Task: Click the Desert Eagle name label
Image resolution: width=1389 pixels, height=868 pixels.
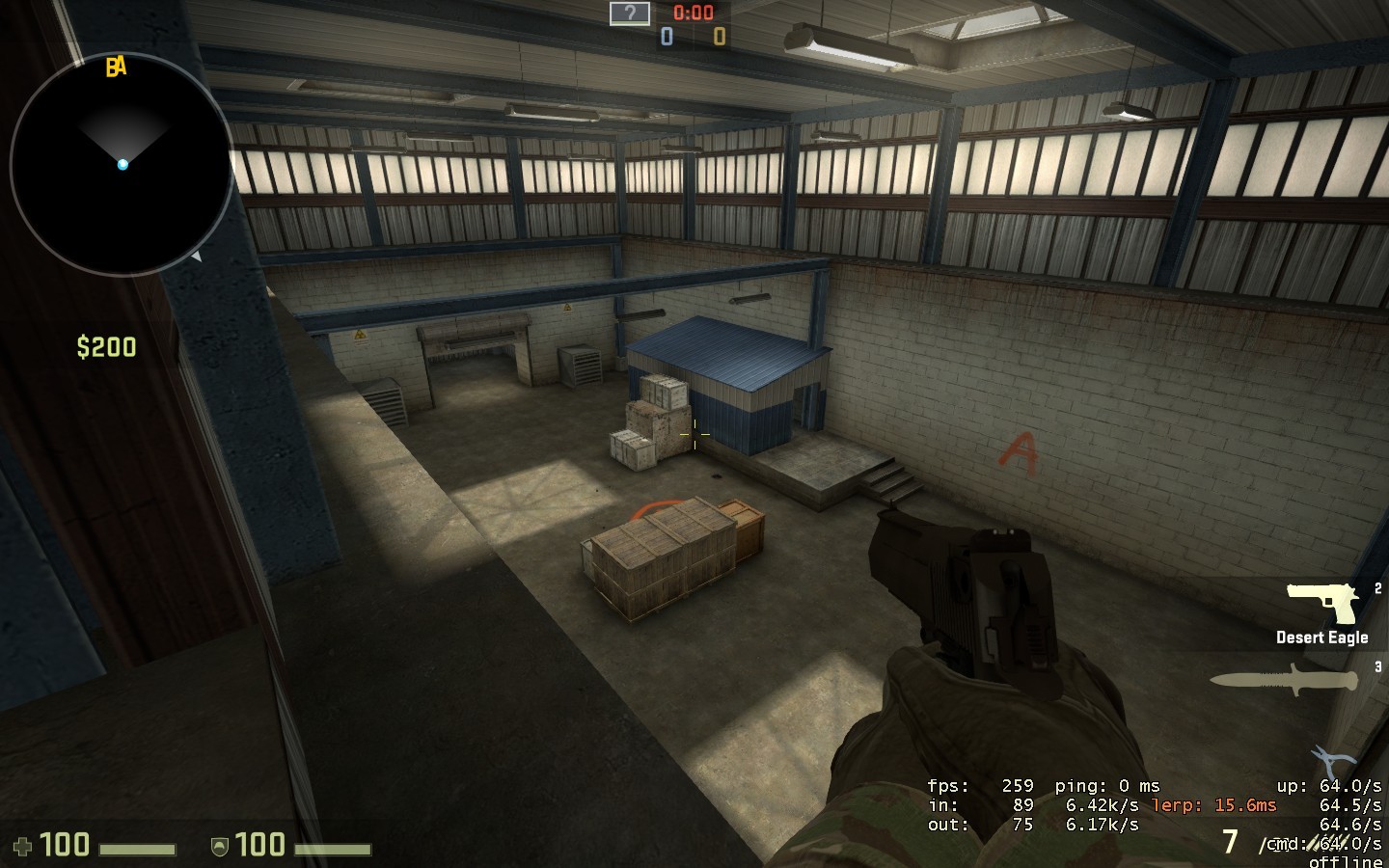Action: pyautogui.click(x=1322, y=637)
